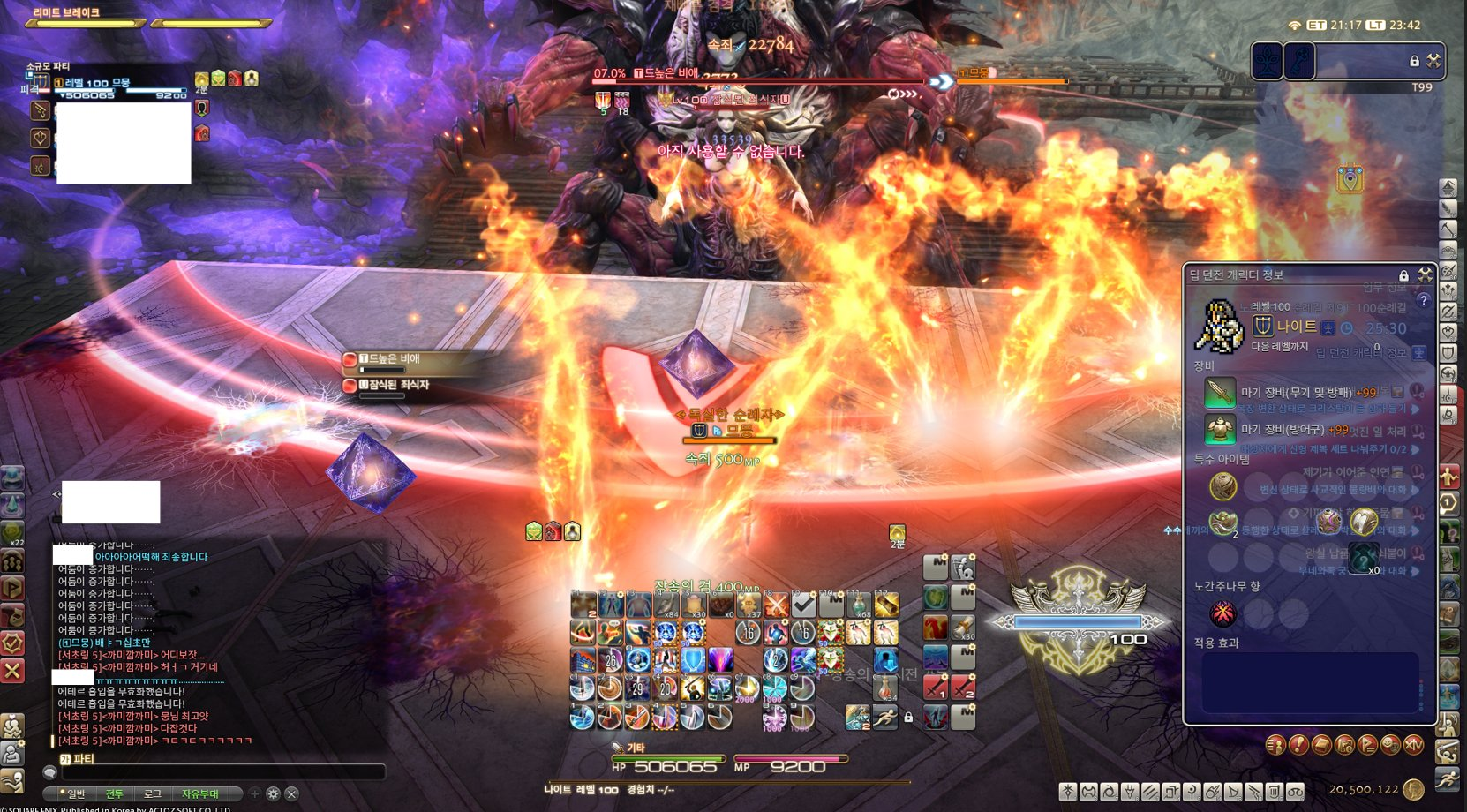Use the red flower incense item
The image size is (1467, 812).
tap(1222, 613)
